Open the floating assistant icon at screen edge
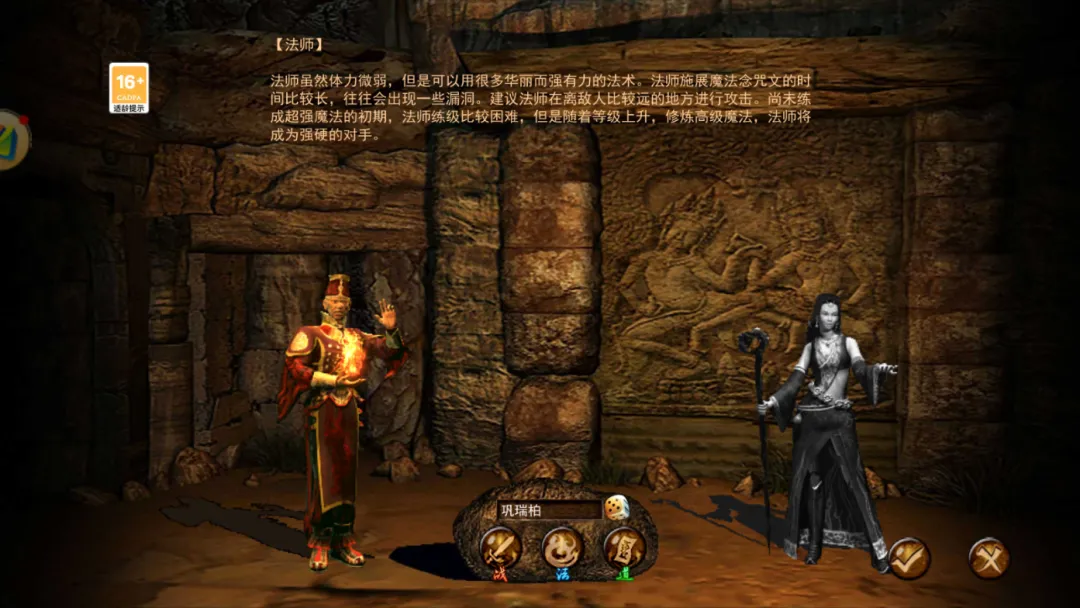The width and height of the screenshot is (1080, 608). 12,140
